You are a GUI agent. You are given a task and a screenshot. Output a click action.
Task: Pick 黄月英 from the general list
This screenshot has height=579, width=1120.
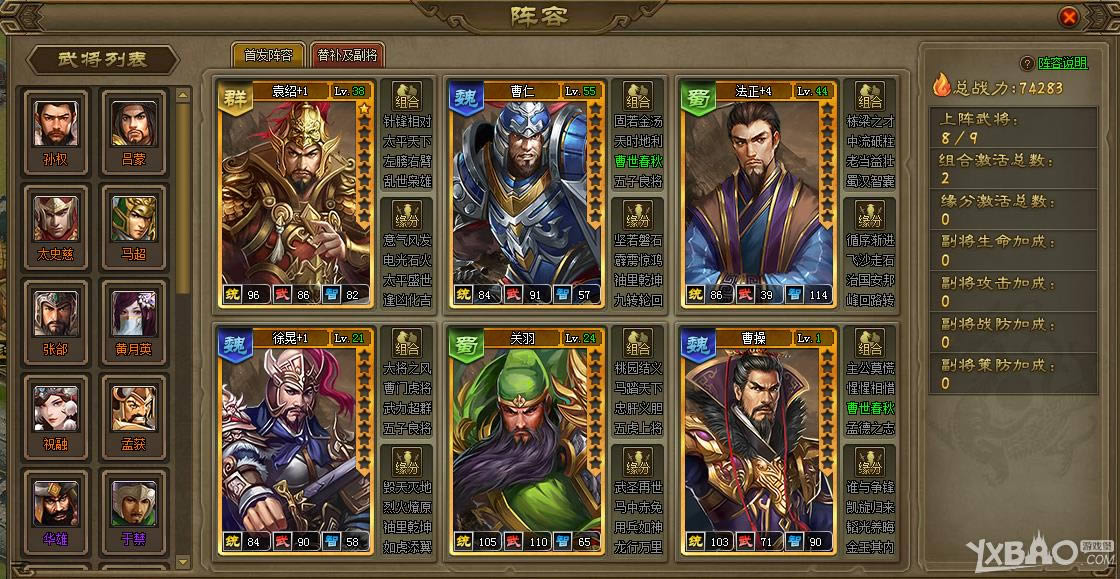coord(133,319)
